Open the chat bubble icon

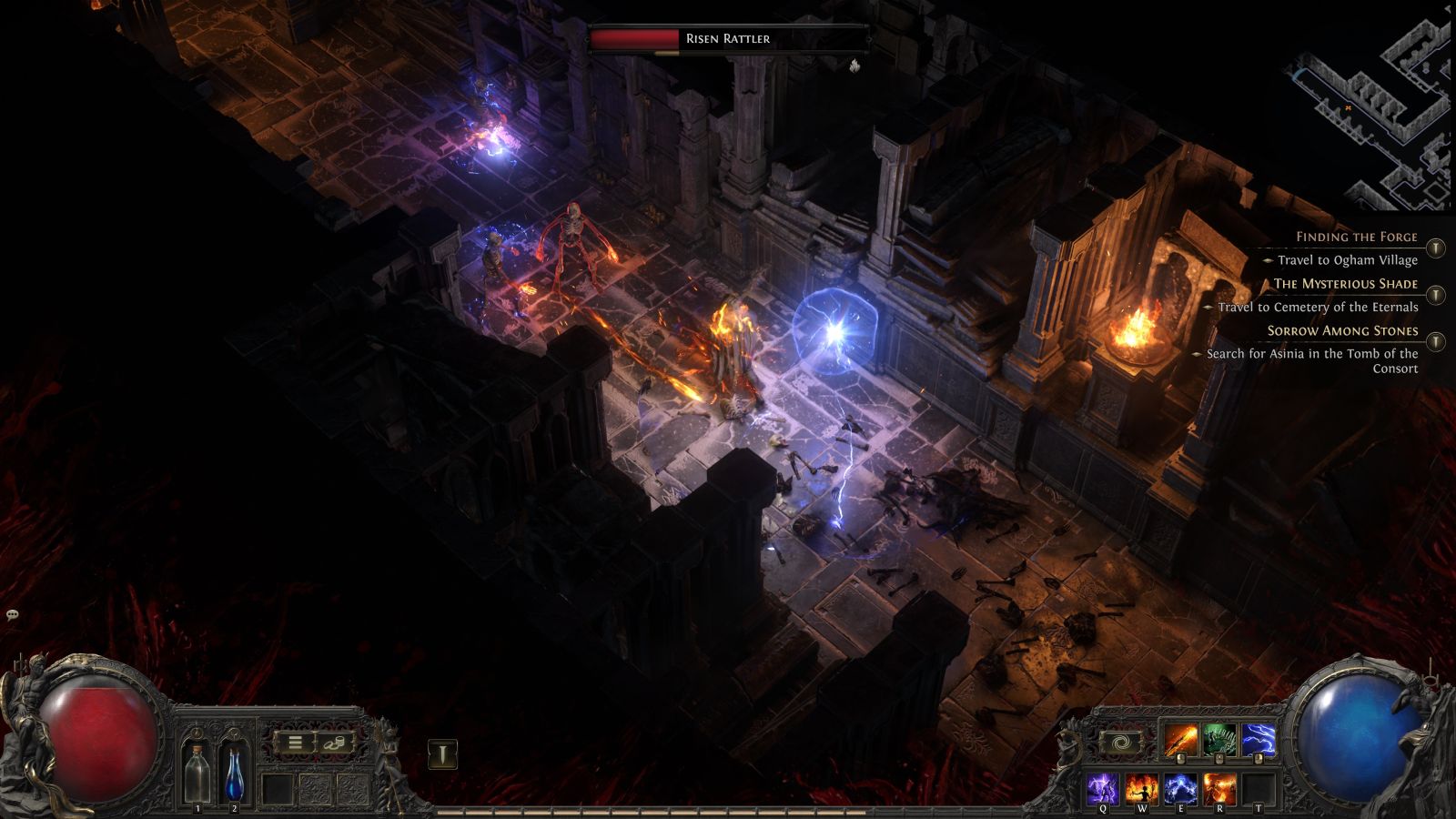click(x=13, y=616)
